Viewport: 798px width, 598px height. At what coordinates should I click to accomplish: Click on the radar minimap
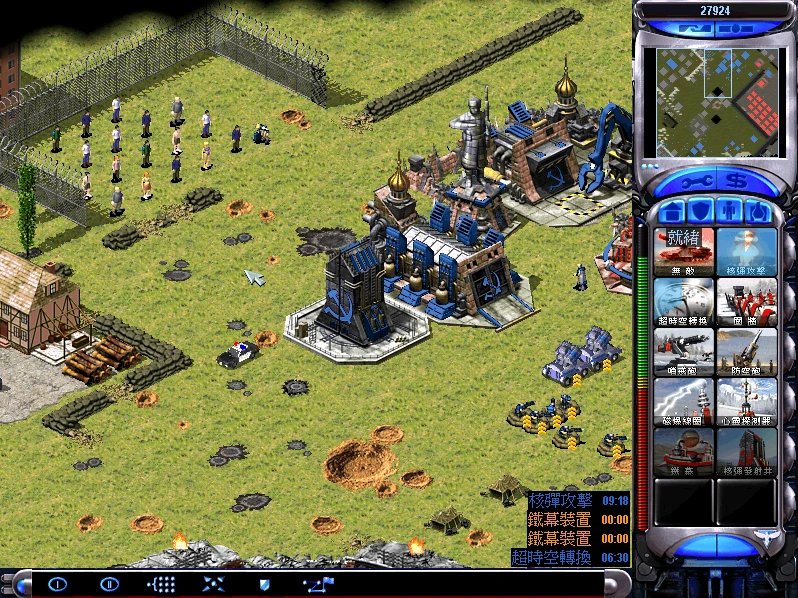tap(716, 95)
